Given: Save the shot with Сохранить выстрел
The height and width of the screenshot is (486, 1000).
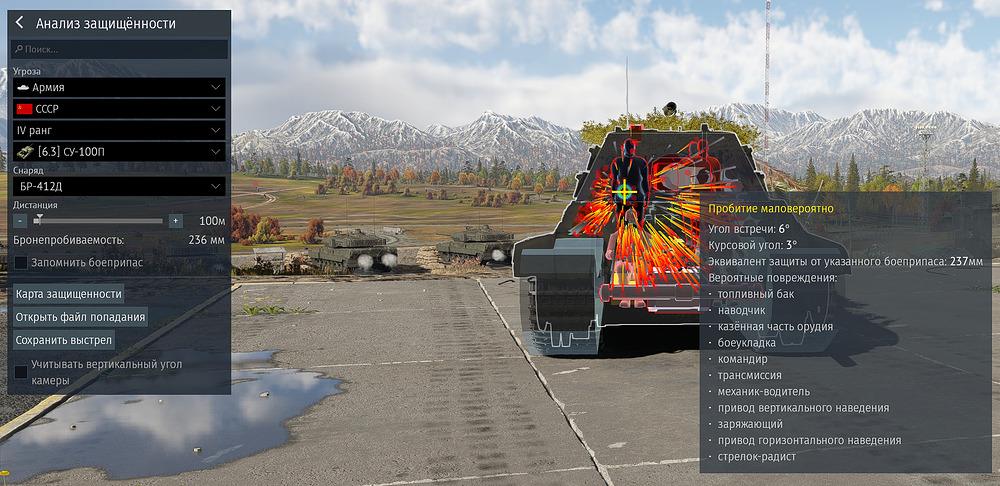Looking at the screenshot, I should pyautogui.click(x=64, y=340).
